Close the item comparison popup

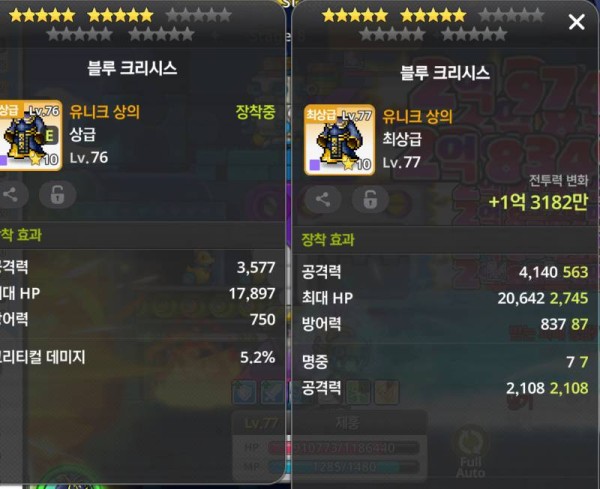point(576,22)
